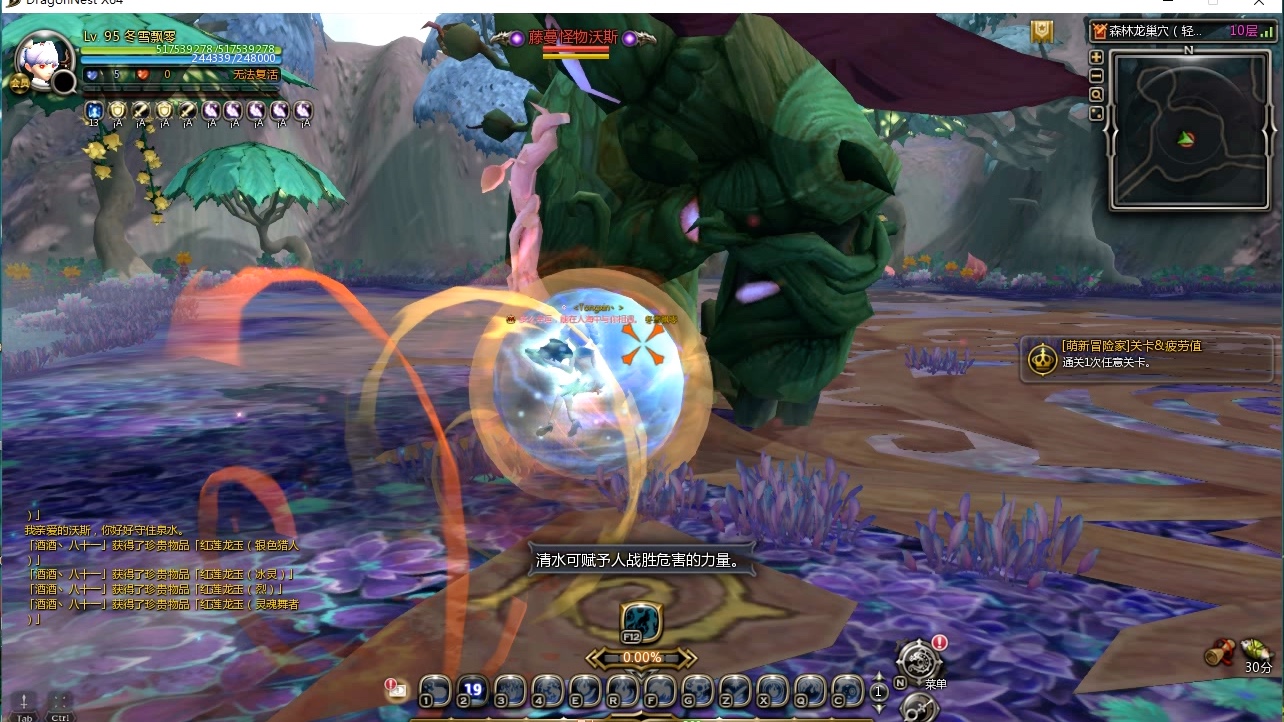Screen dimensions: 1284x722
Task: Click skill slot 2 showing cooldown 19
Action: [x=472, y=690]
